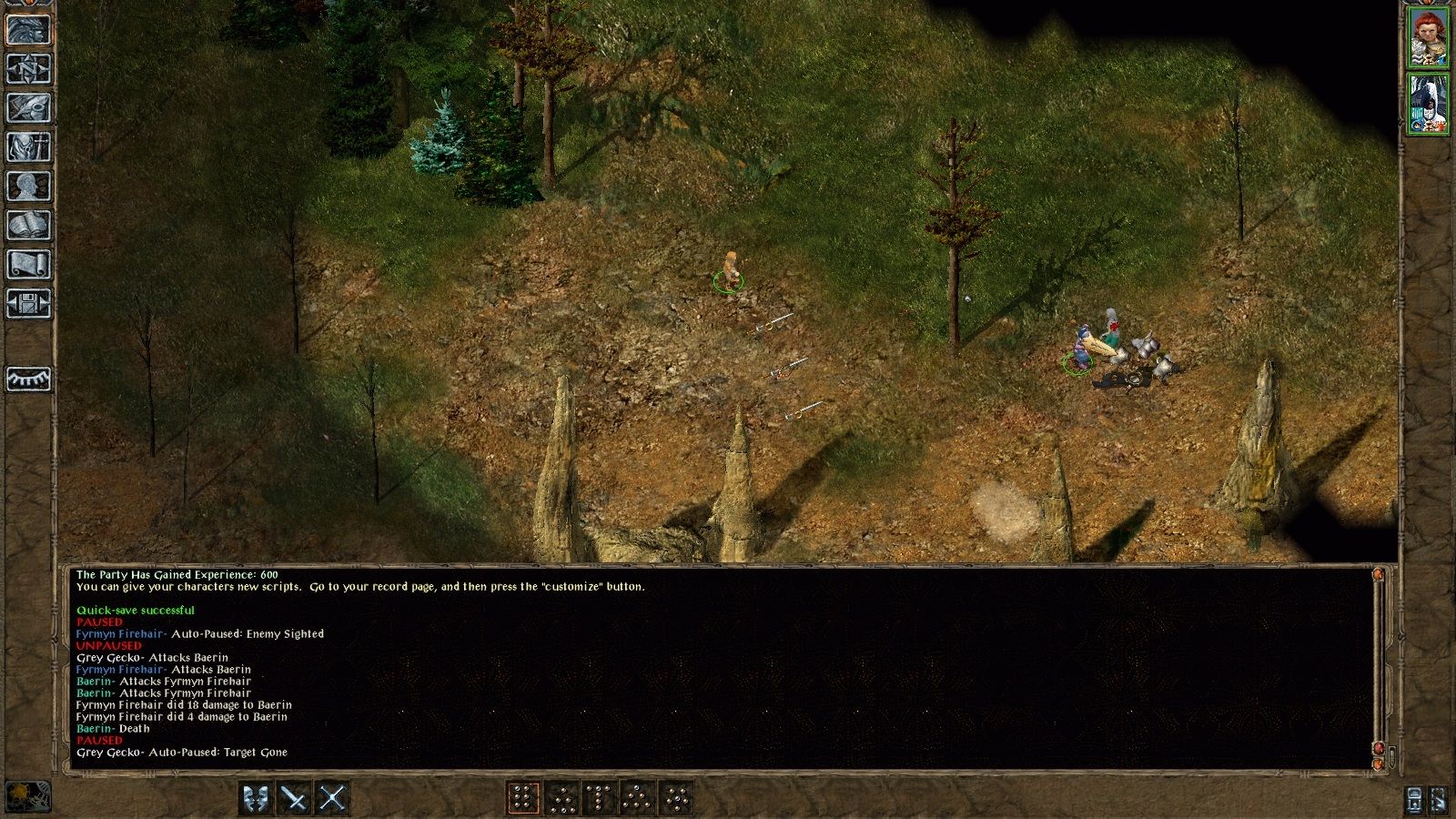The height and width of the screenshot is (819, 1456).
Task: Choose the sword attack action button
Action: (294, 798)
